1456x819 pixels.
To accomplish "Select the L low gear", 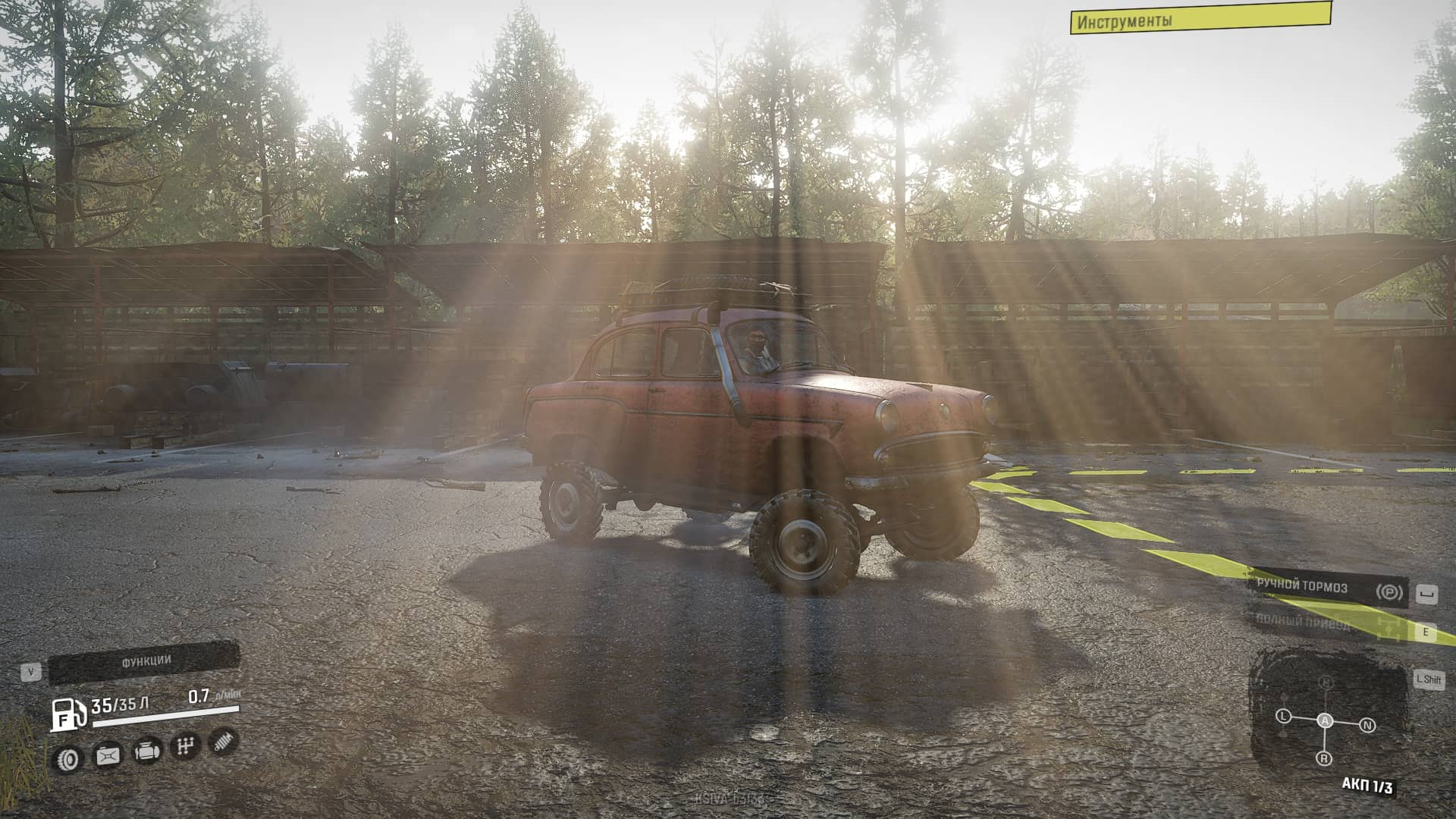I will tap(1283, 716).
